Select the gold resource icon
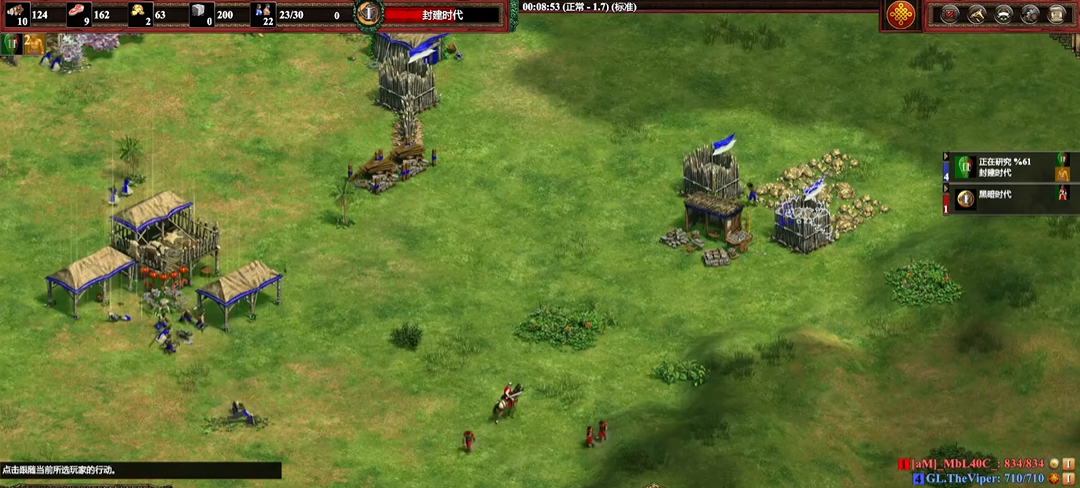The image size is (1080, 488). (x=138, y=13)
